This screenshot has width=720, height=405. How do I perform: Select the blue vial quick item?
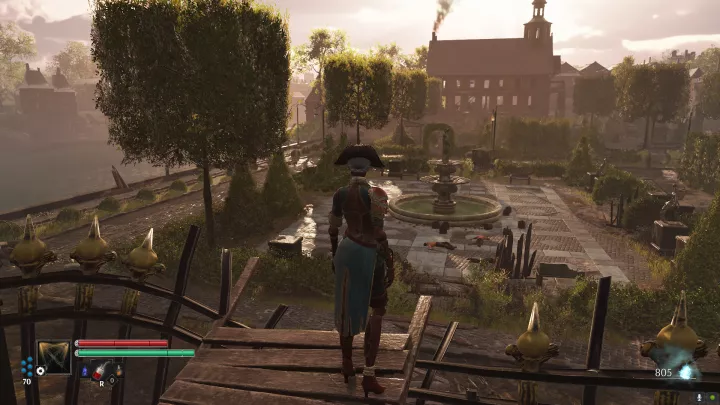point(84,372)
